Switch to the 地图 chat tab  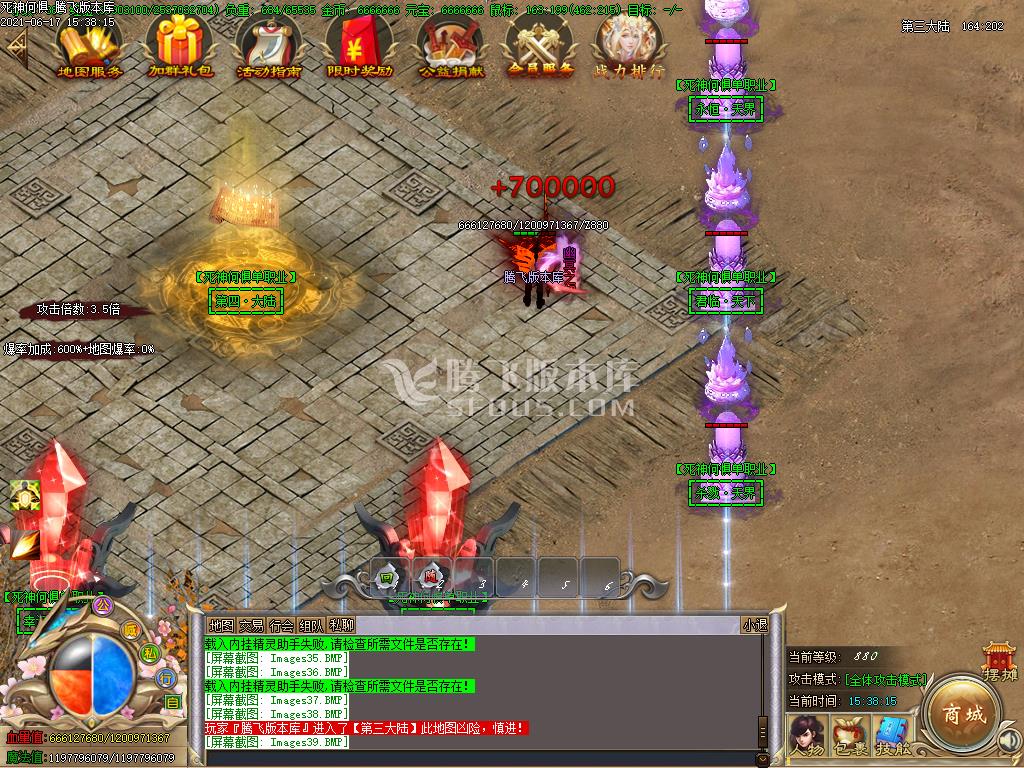pos(221,625)
